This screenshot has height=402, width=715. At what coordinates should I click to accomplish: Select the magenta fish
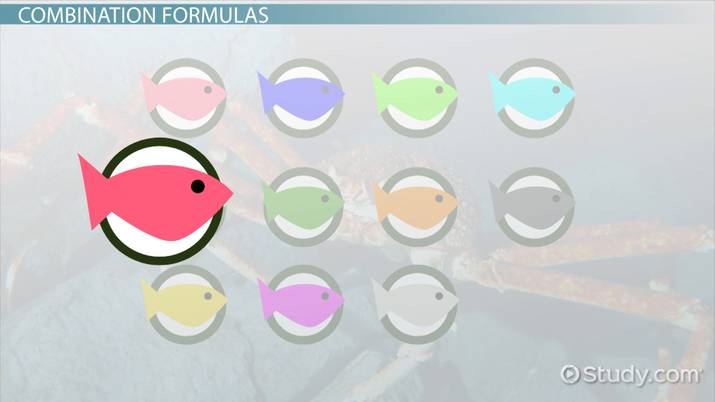pos(301,299)
